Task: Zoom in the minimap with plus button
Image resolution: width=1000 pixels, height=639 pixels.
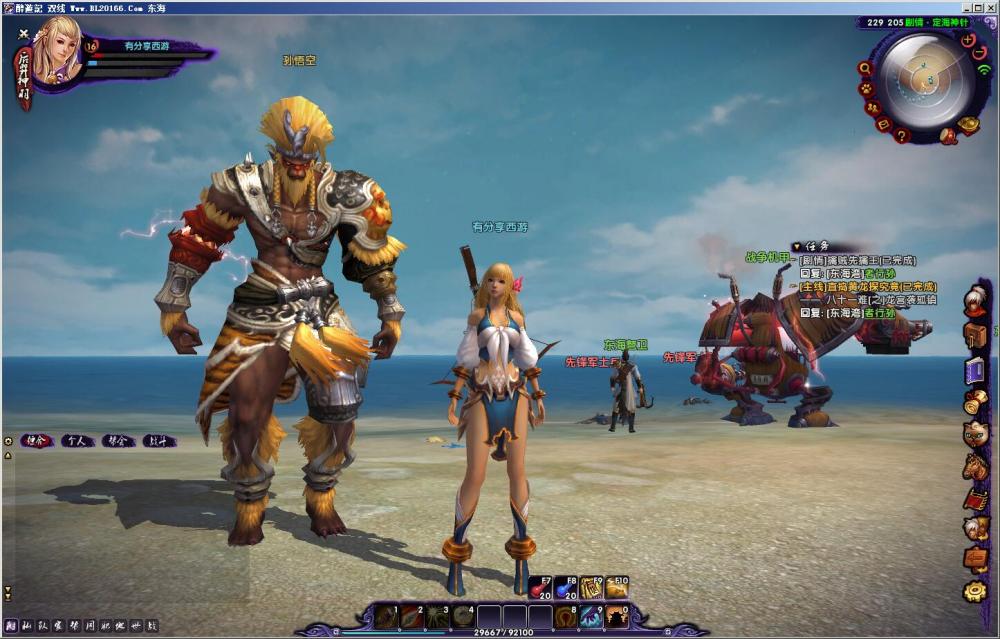Action: pyautogui.click(x=967, y=40)
